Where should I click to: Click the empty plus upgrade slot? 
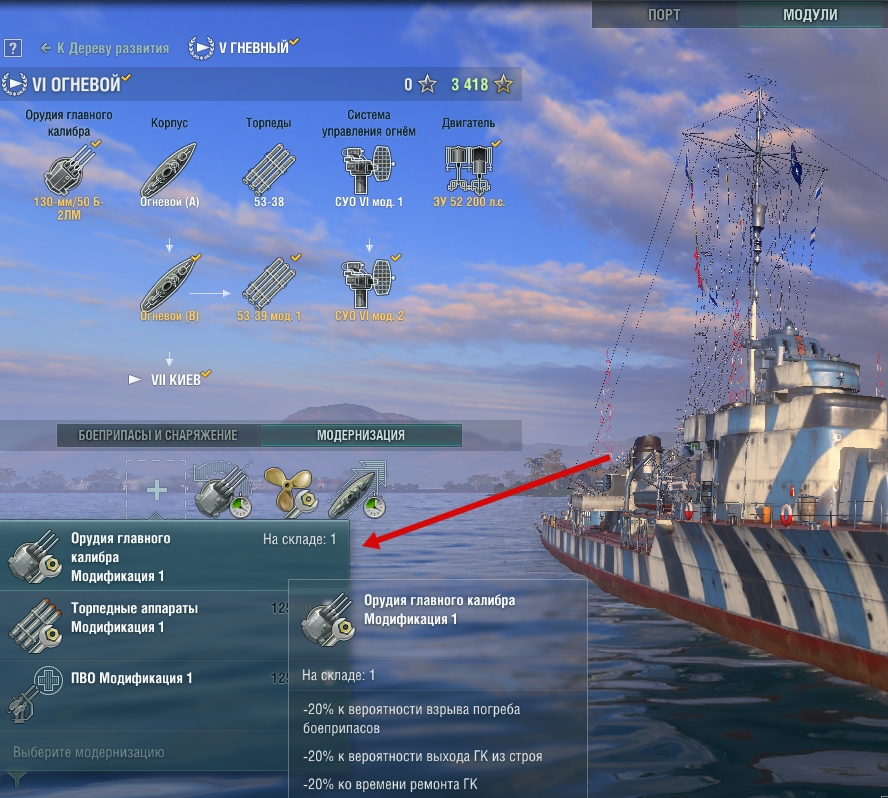coord(156,490)
